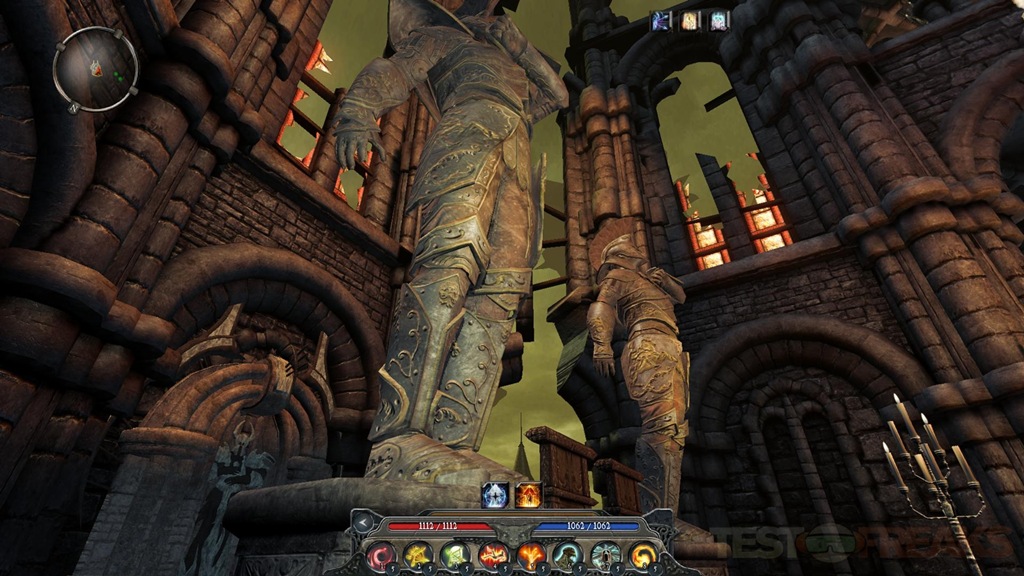Click the hotbar's left arrow button
The image size is (1024, 576).
pos(361,525)
